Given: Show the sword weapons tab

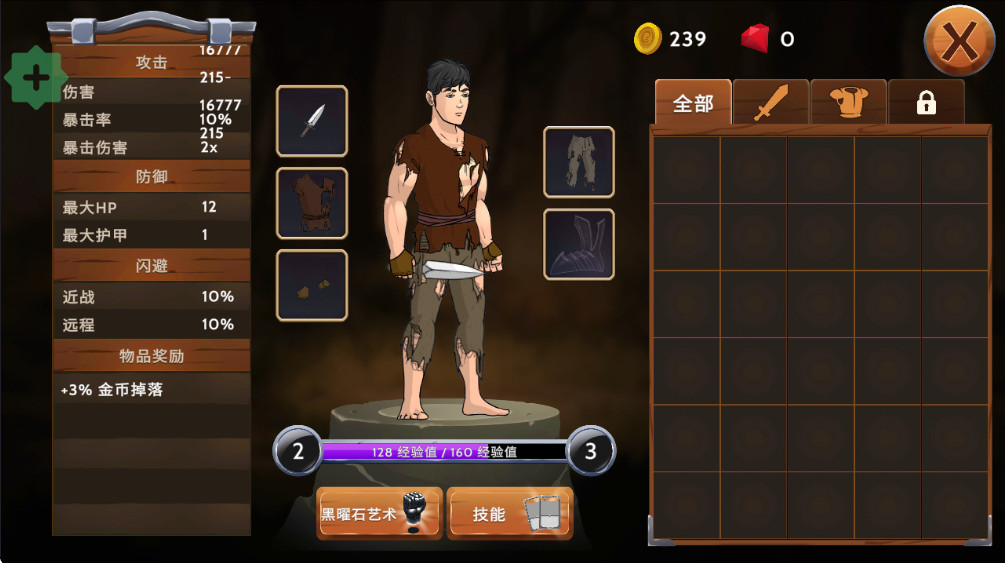Looking at the screenshot, I should 771,103.
